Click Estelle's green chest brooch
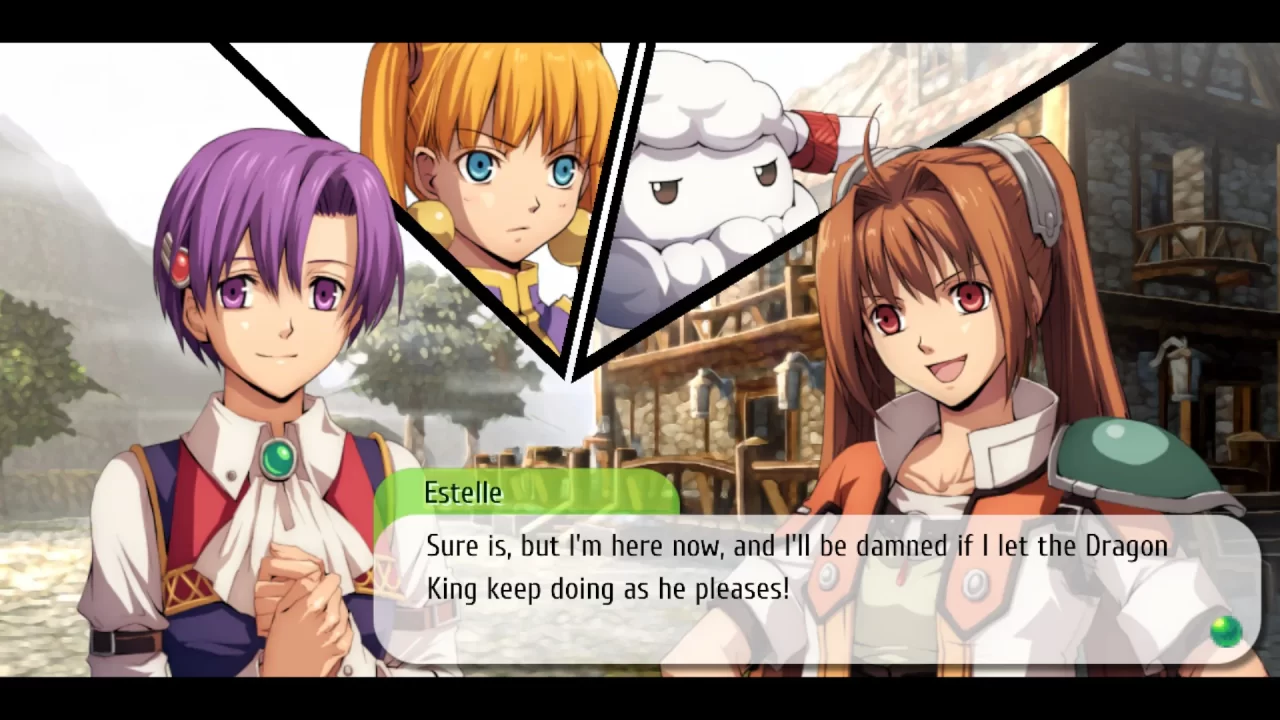The image size is (1280, 720). (278, 458)
